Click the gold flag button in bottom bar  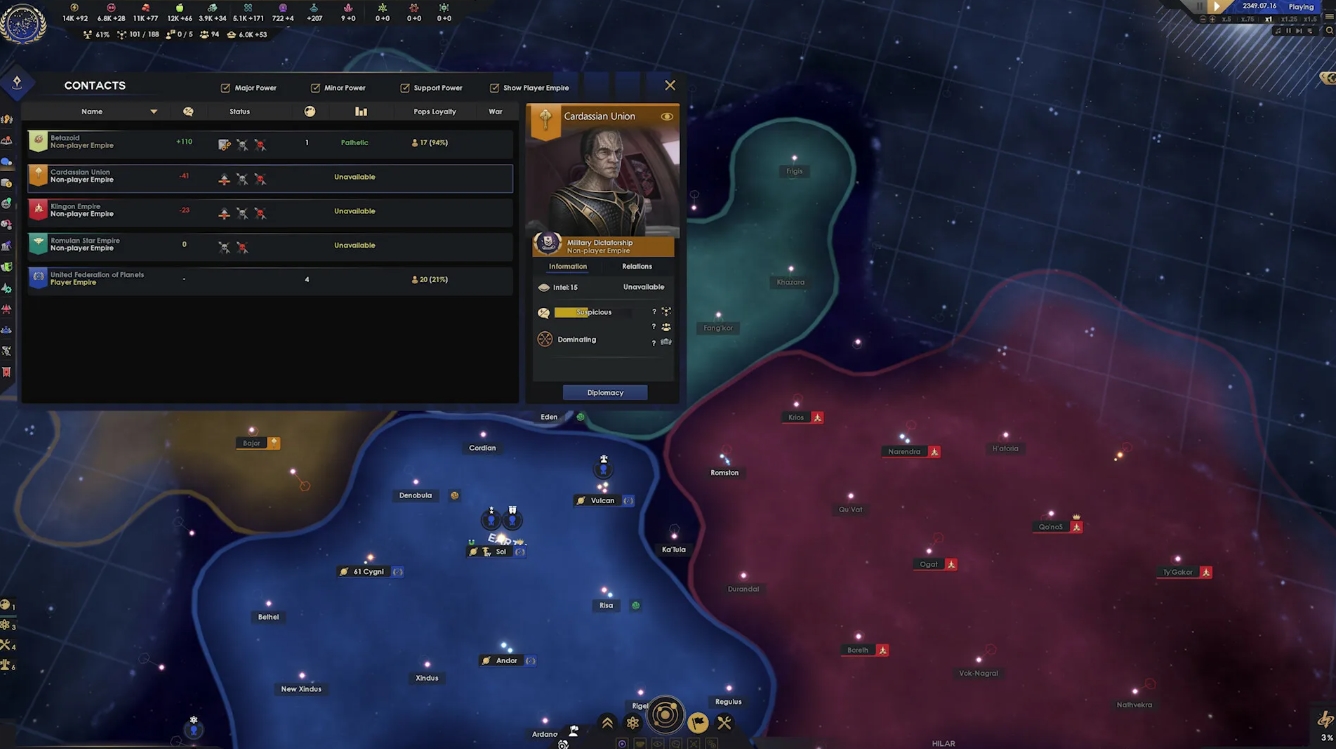click(698, 723)
